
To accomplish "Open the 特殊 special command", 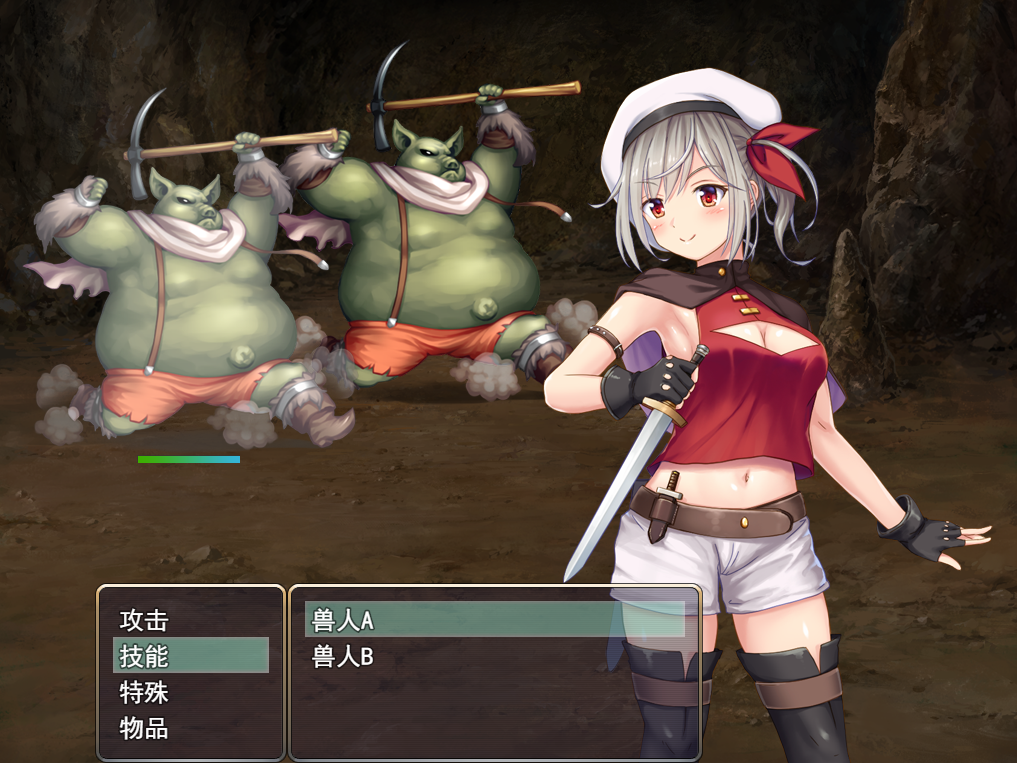I will click(x=145, y=692).
